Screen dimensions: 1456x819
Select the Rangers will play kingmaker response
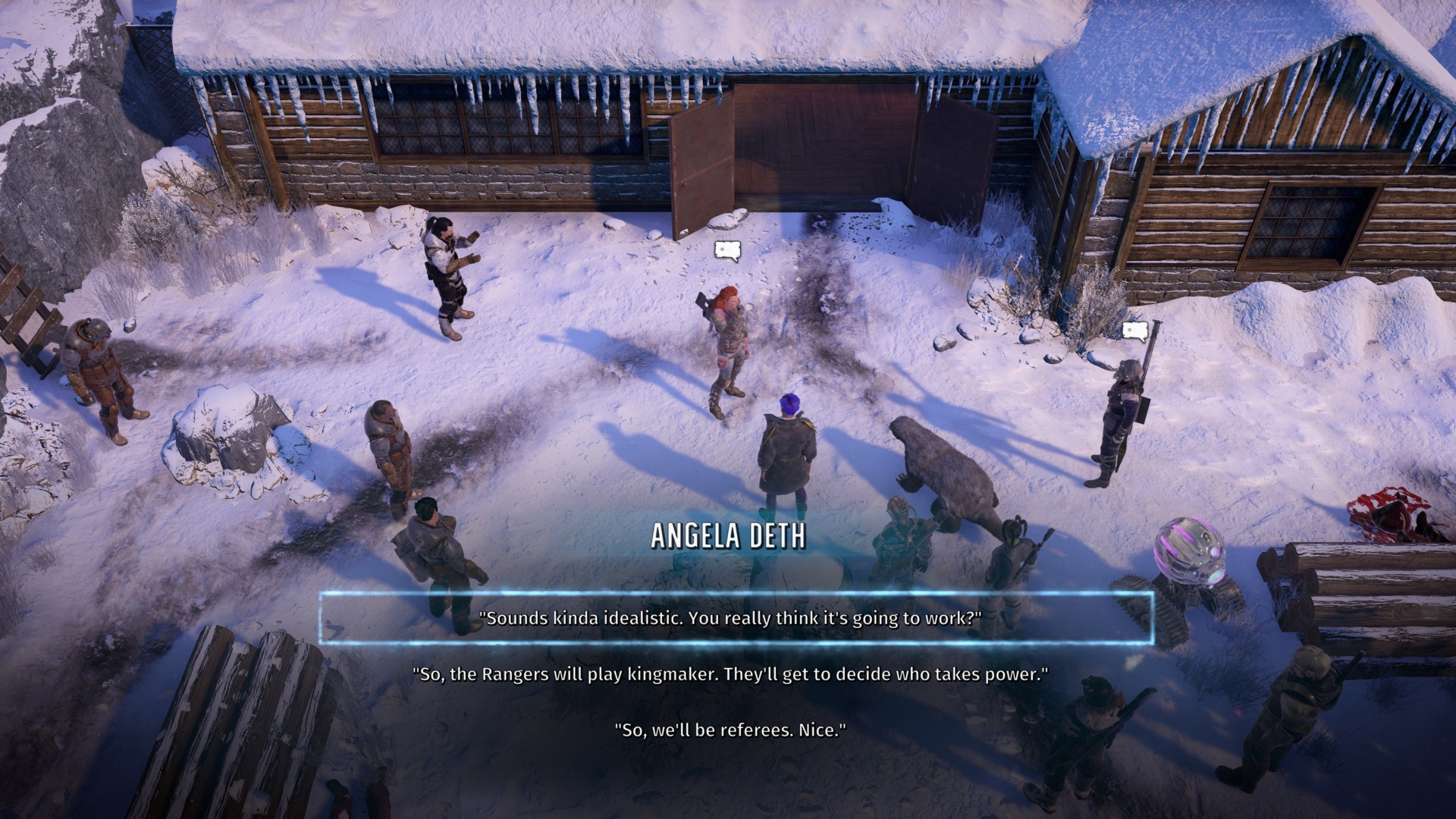coord(730,674)
